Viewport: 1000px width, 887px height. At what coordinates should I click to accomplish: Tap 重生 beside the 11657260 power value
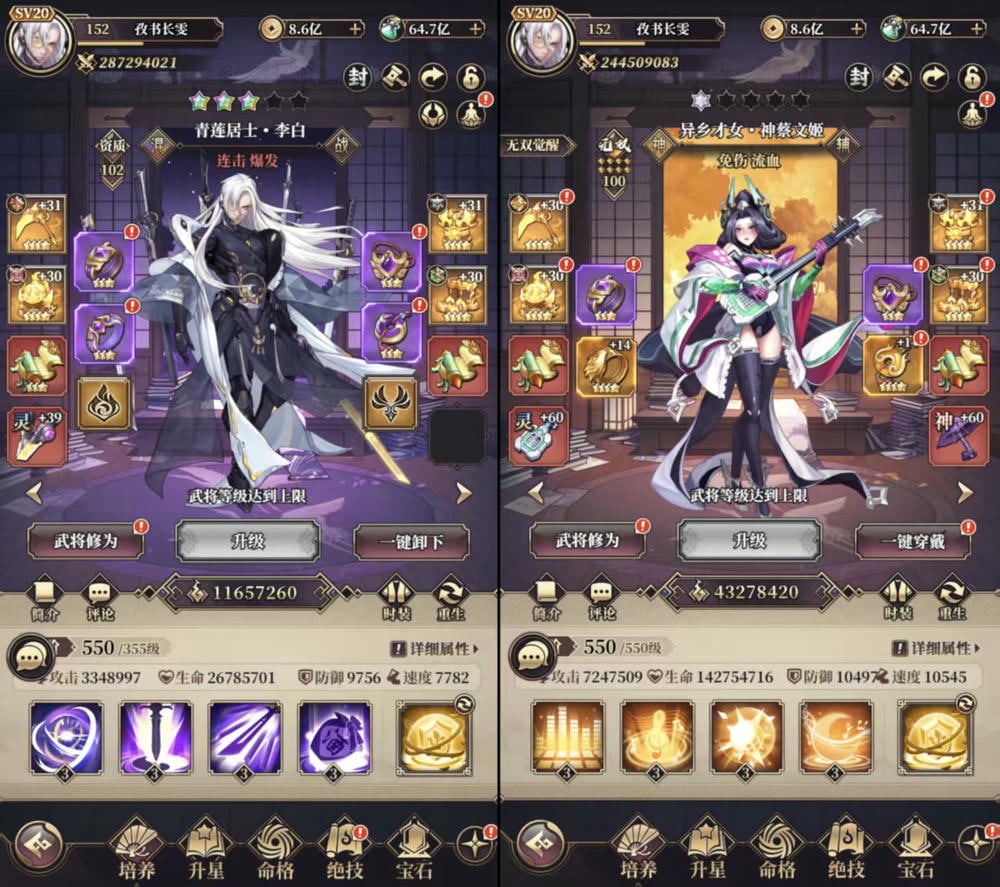tap(451, 597)
